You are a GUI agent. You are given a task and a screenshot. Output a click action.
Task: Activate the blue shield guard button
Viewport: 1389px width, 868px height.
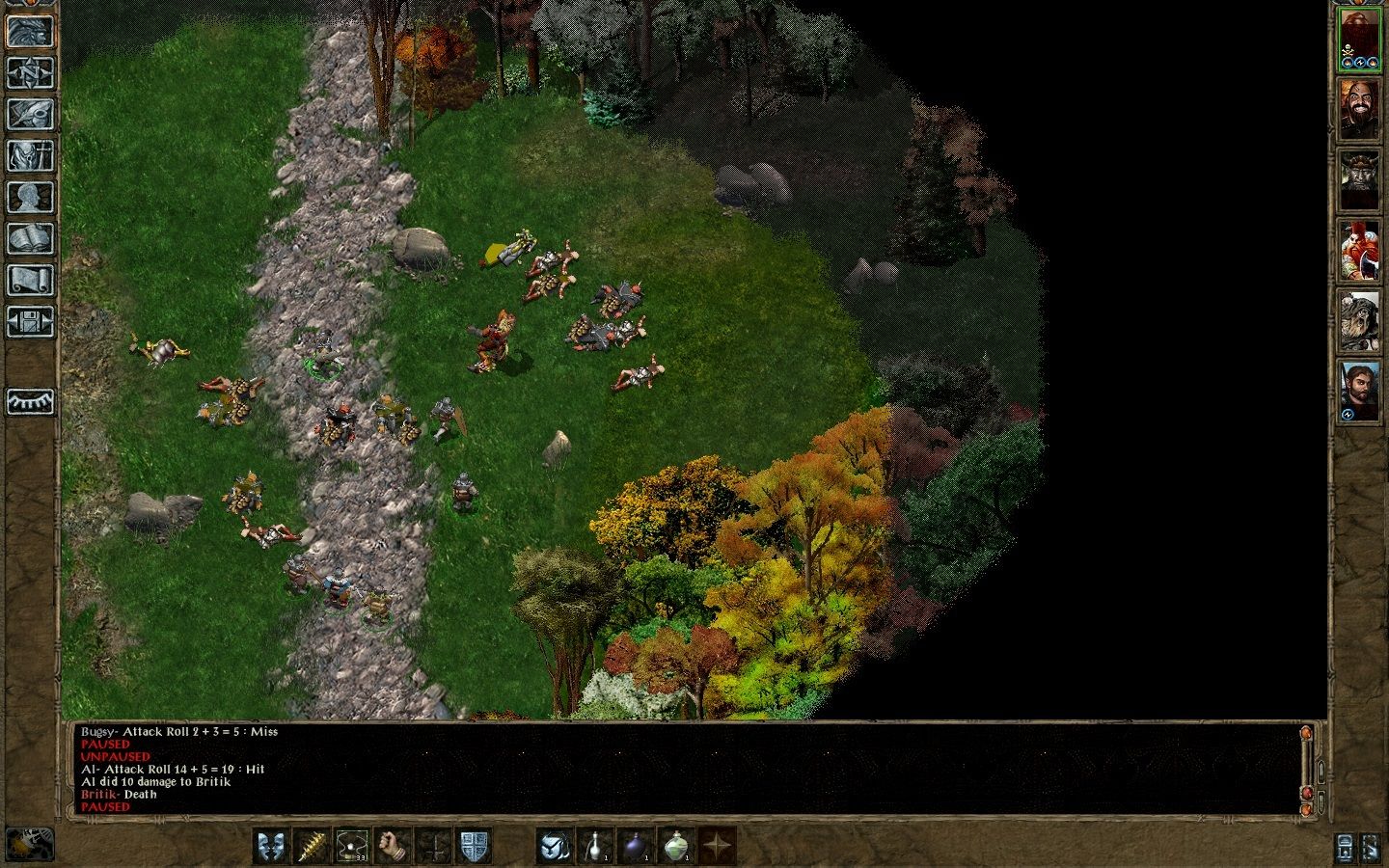pyautogui.click(x=474, y=846)
